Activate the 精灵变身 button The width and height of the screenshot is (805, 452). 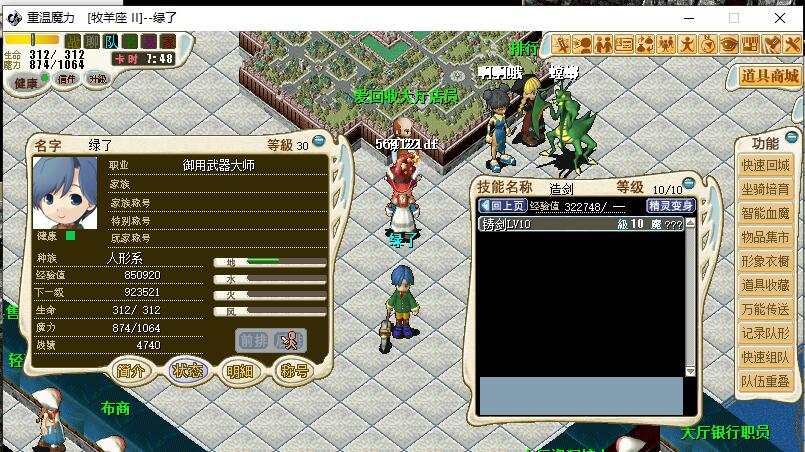(670, 206)
